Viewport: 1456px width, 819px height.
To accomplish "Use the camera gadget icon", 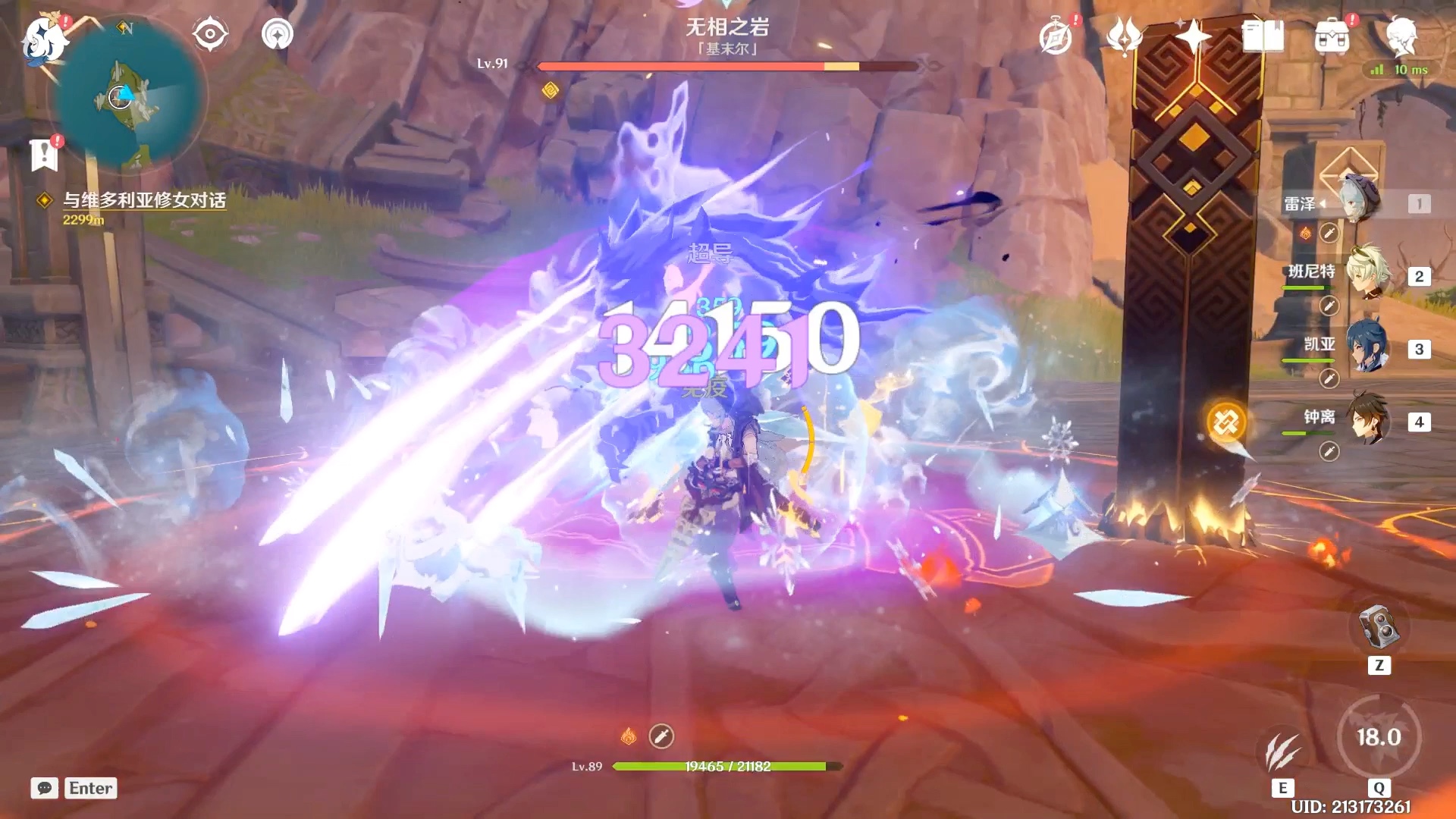I will click(x=1378, y=627).
